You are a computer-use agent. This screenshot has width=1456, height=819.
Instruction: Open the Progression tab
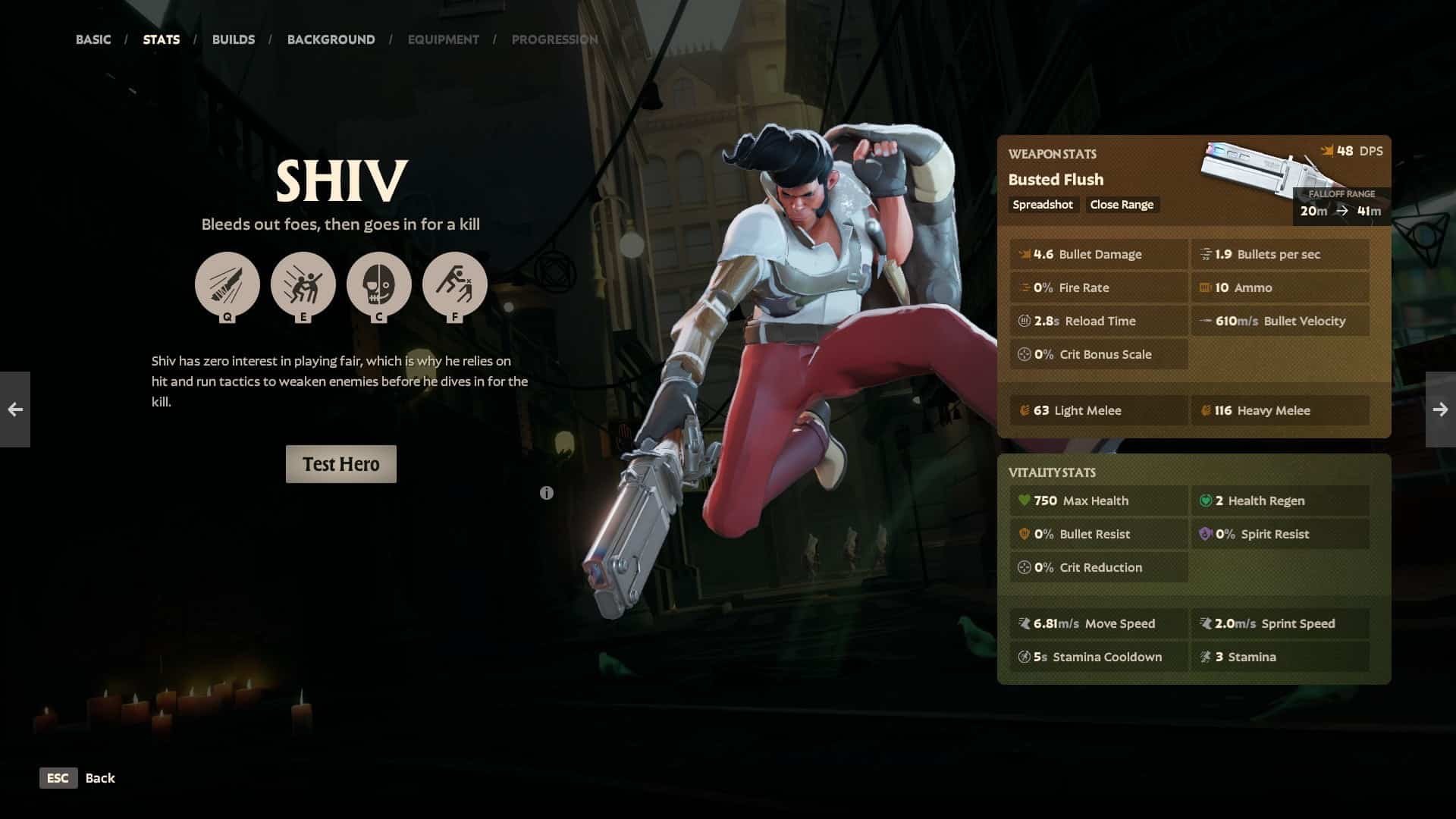[554, 39]
